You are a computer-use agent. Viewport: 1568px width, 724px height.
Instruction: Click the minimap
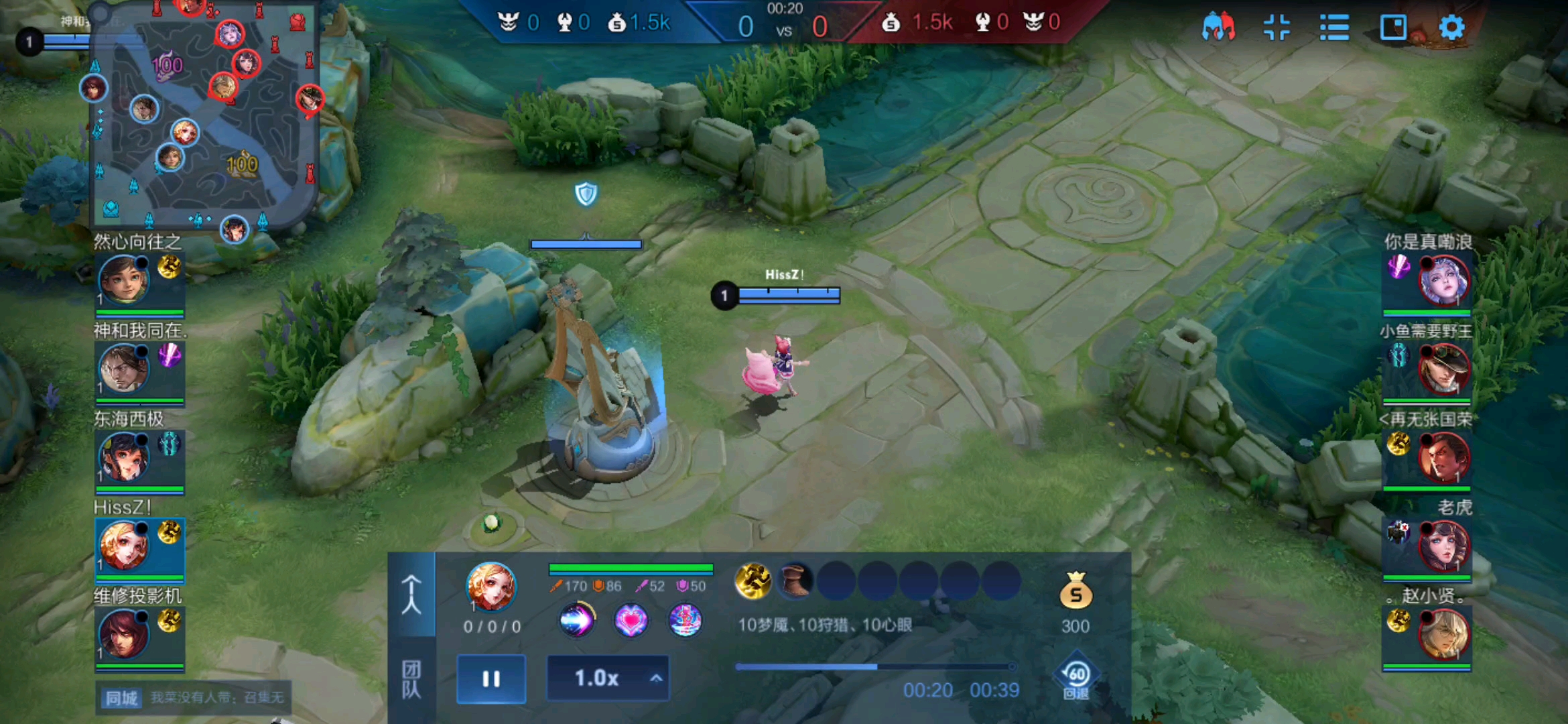204,117
